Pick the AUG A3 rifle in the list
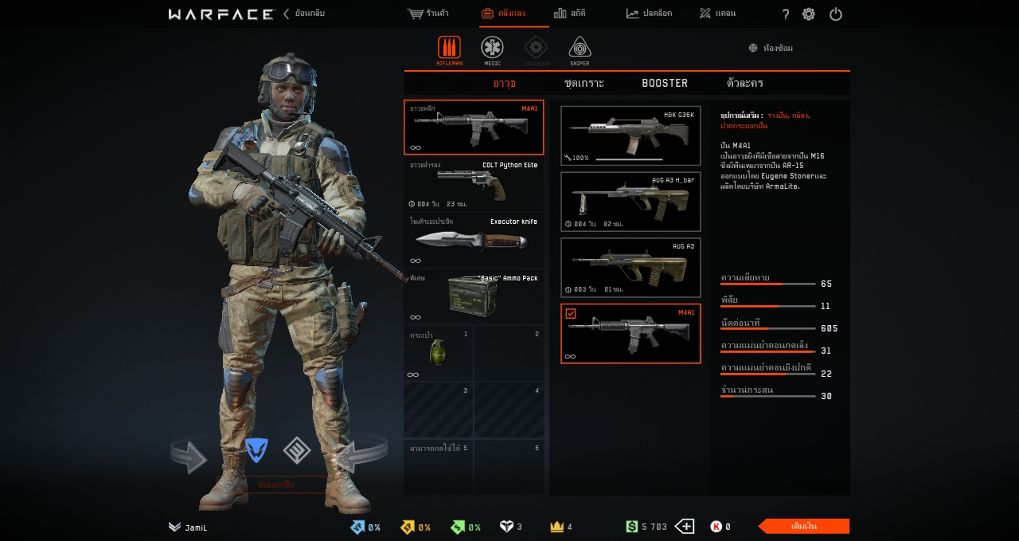1019x541 pixels. coord(630,266)
